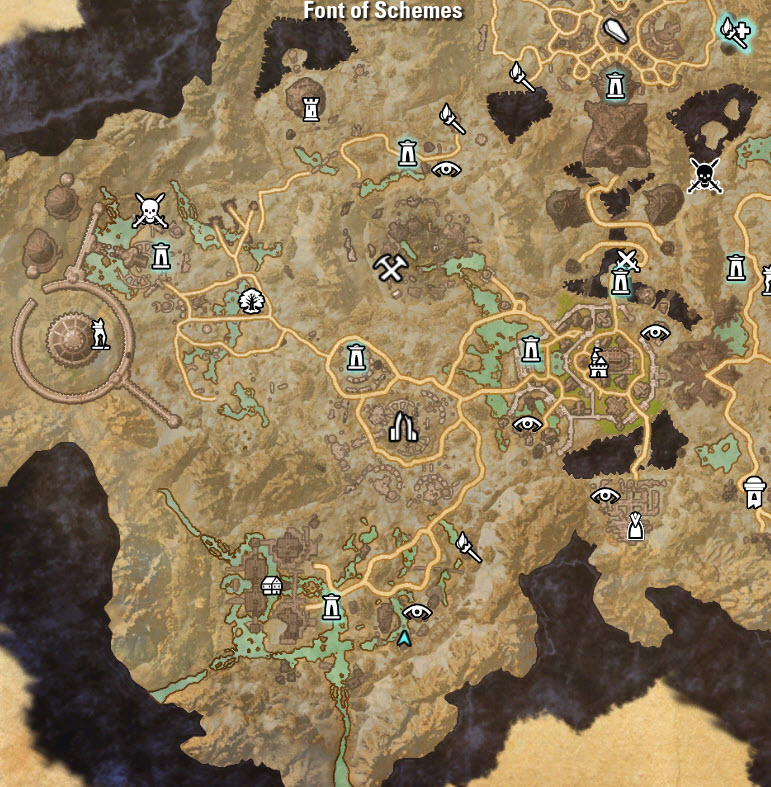
Task: Select the hooded robed figure marker
Action: coord(634,525)
